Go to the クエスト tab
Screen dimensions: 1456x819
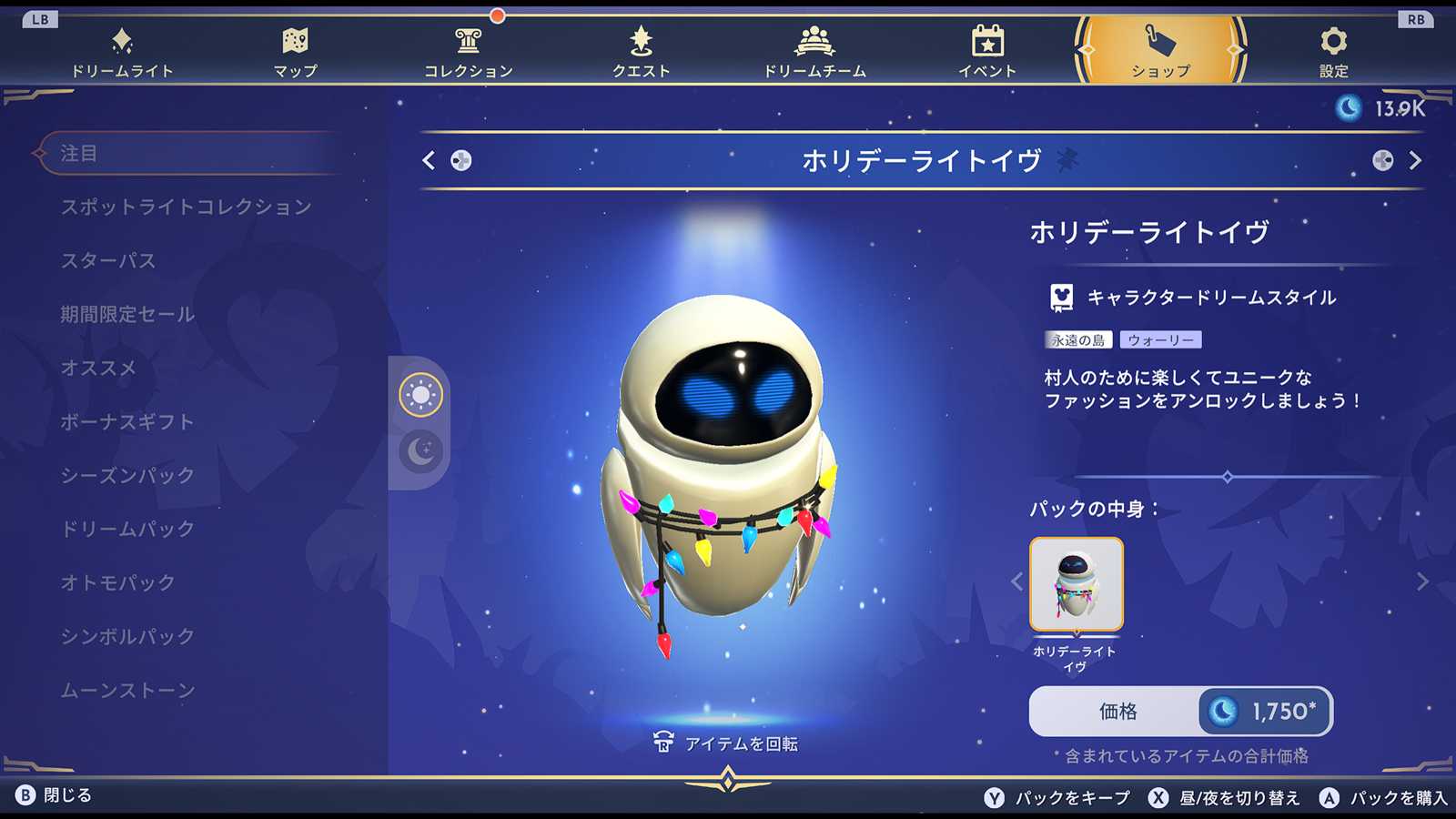point(642,52)
